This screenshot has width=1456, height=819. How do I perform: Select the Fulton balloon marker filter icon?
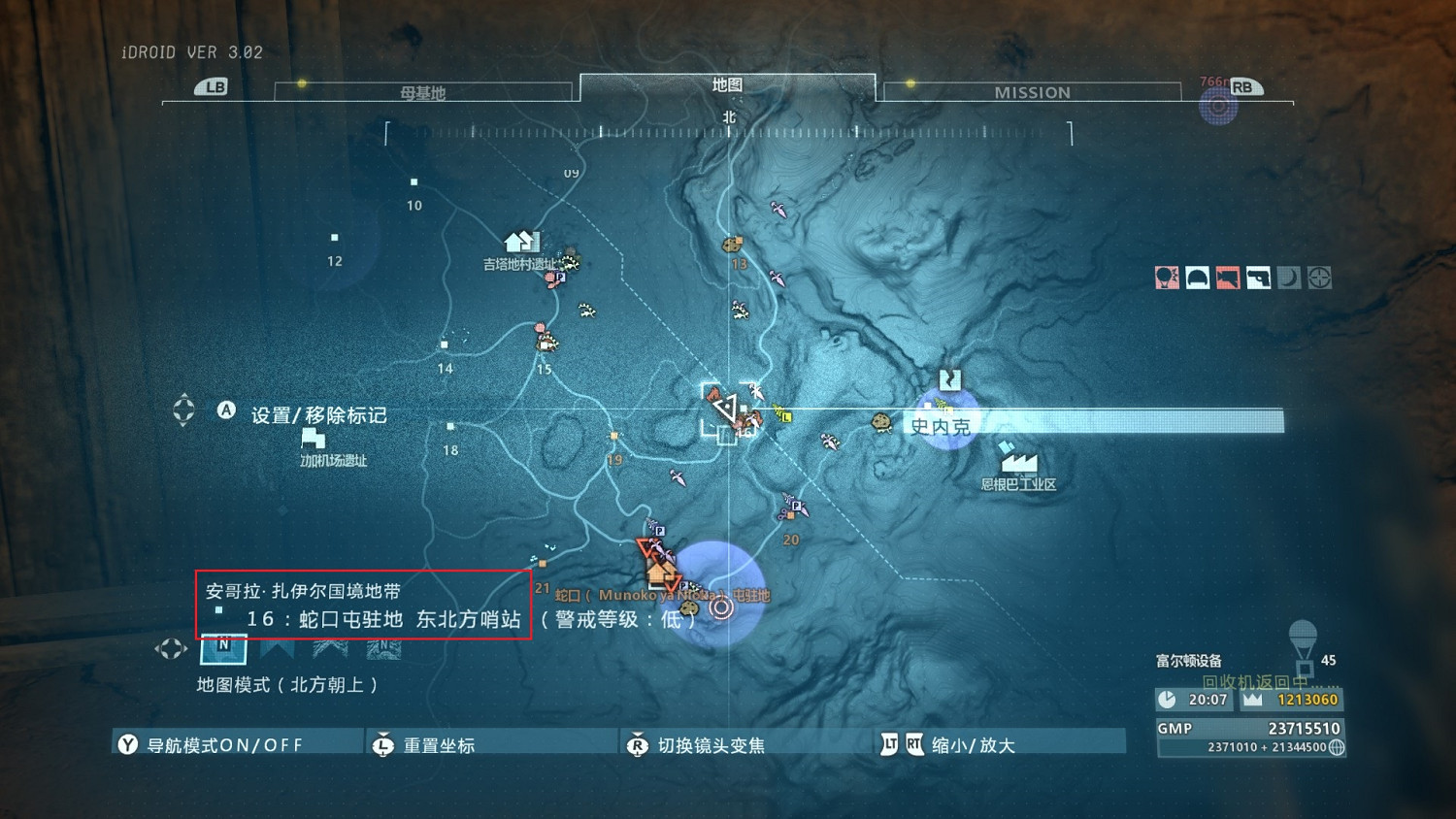tap(1167, 278)
